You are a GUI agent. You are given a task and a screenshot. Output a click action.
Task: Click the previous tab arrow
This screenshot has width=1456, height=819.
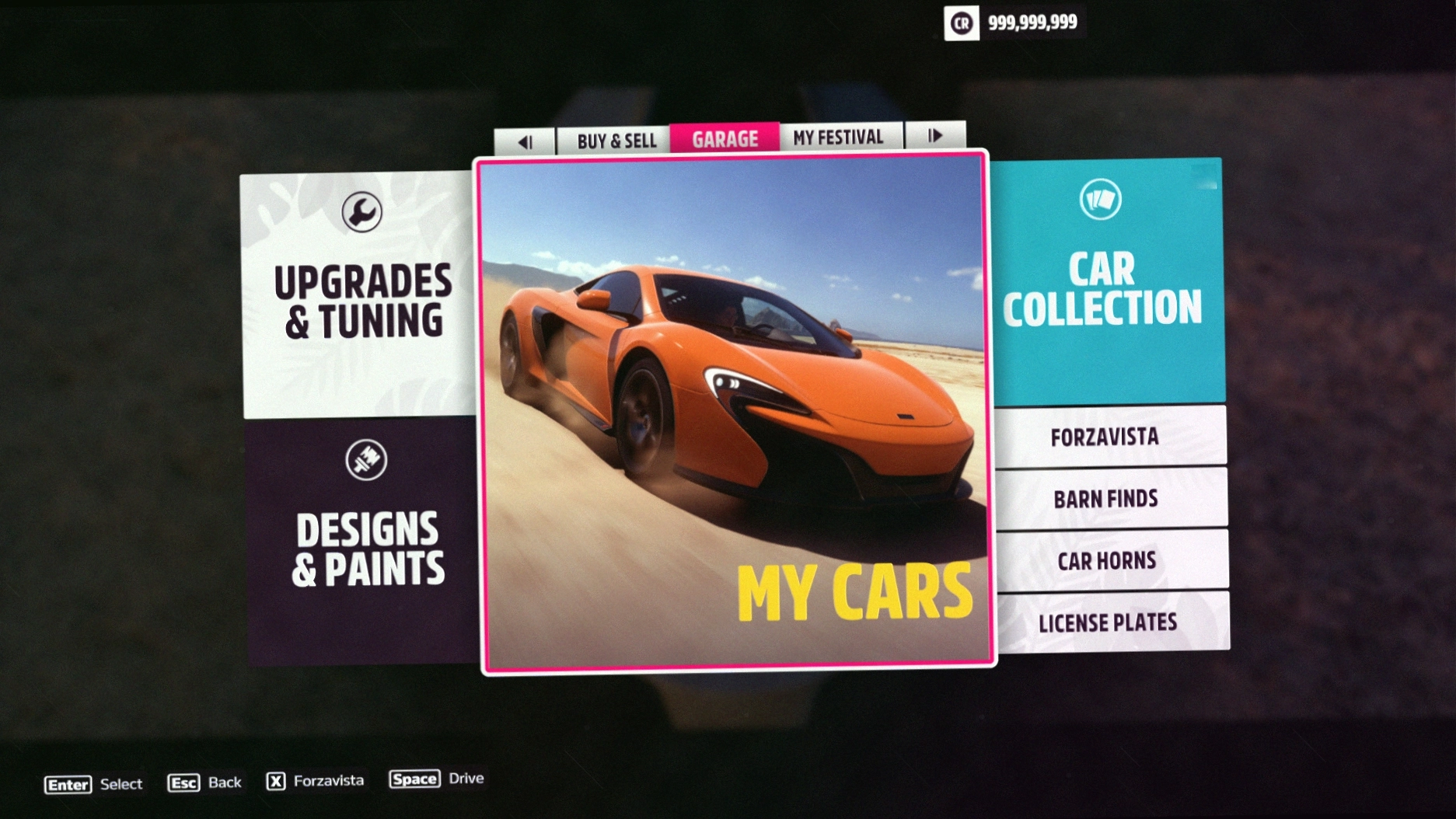pyautogui.click(x=525, y=142)
